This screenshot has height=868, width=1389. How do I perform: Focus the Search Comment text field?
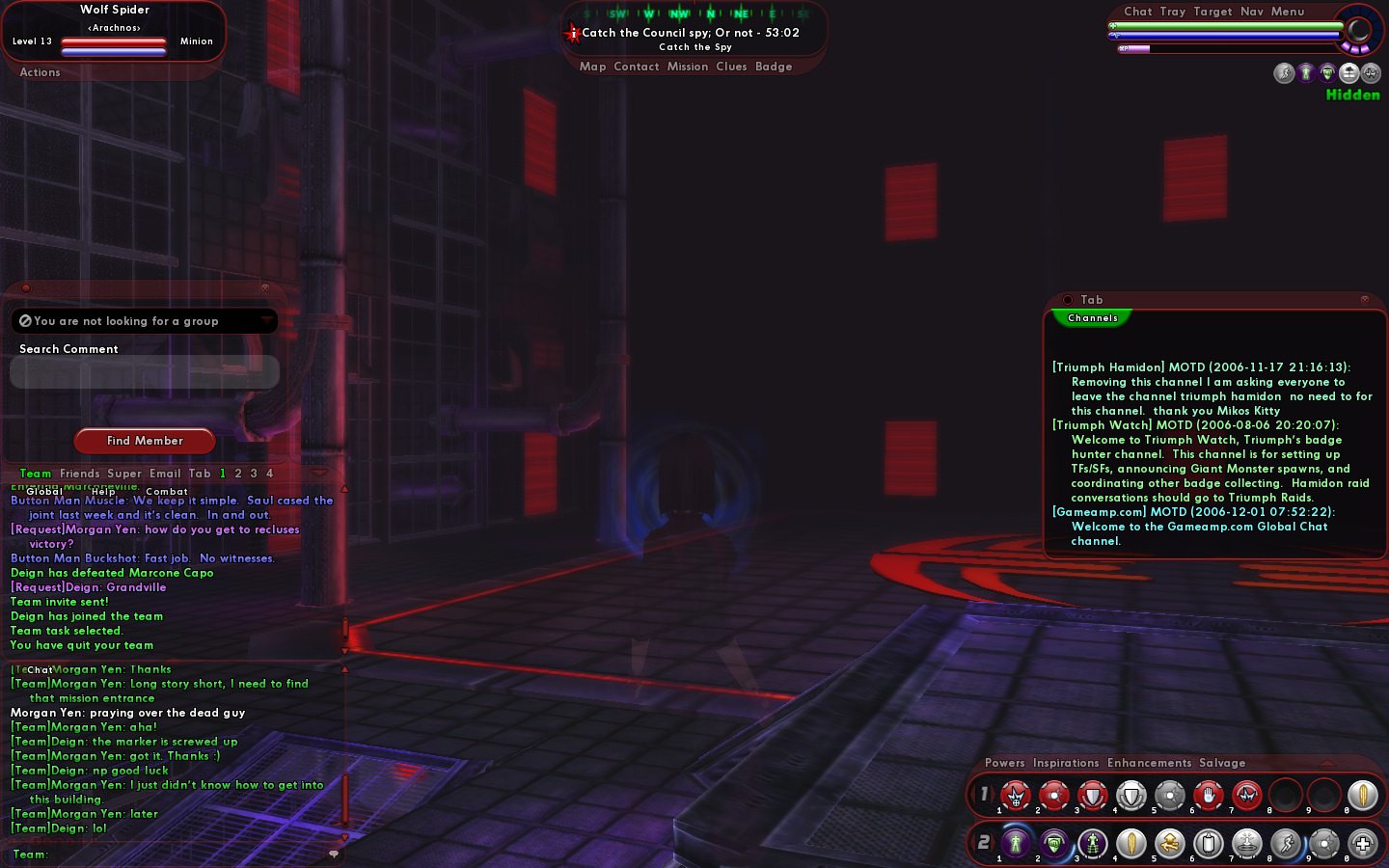(145, 372)
